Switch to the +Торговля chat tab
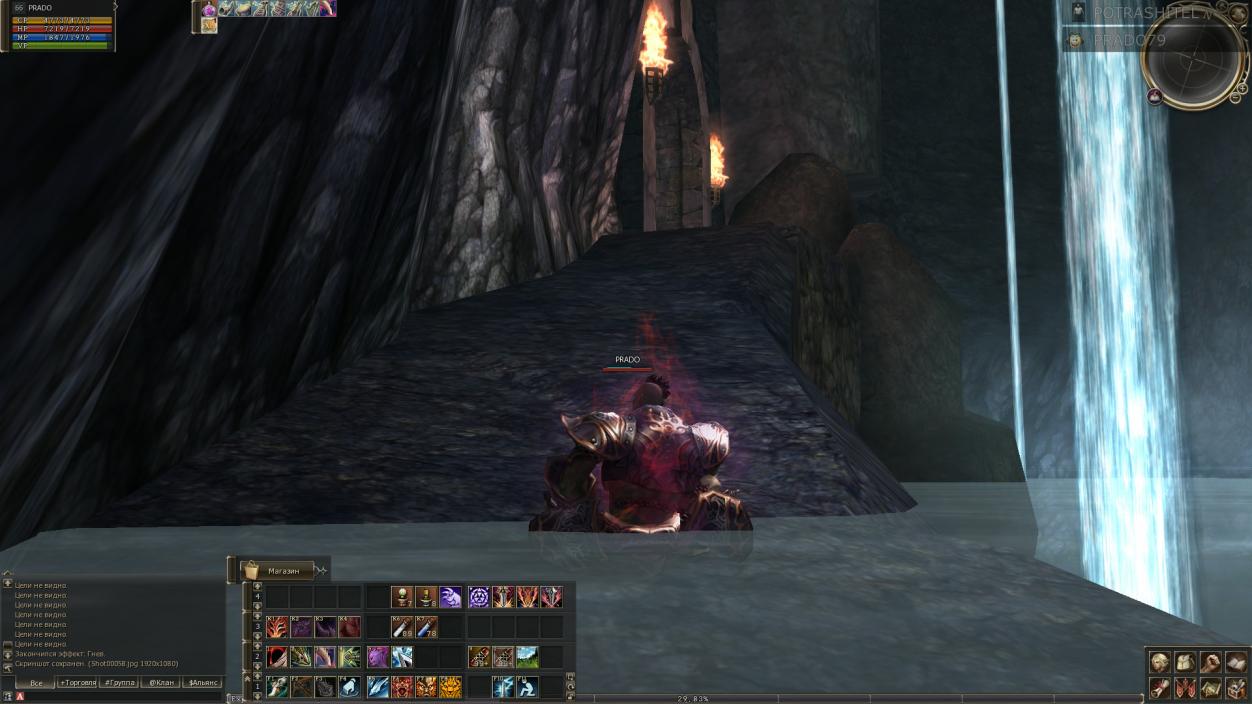This screenshot has height=704, width=1252. click(x=77, y=683)
